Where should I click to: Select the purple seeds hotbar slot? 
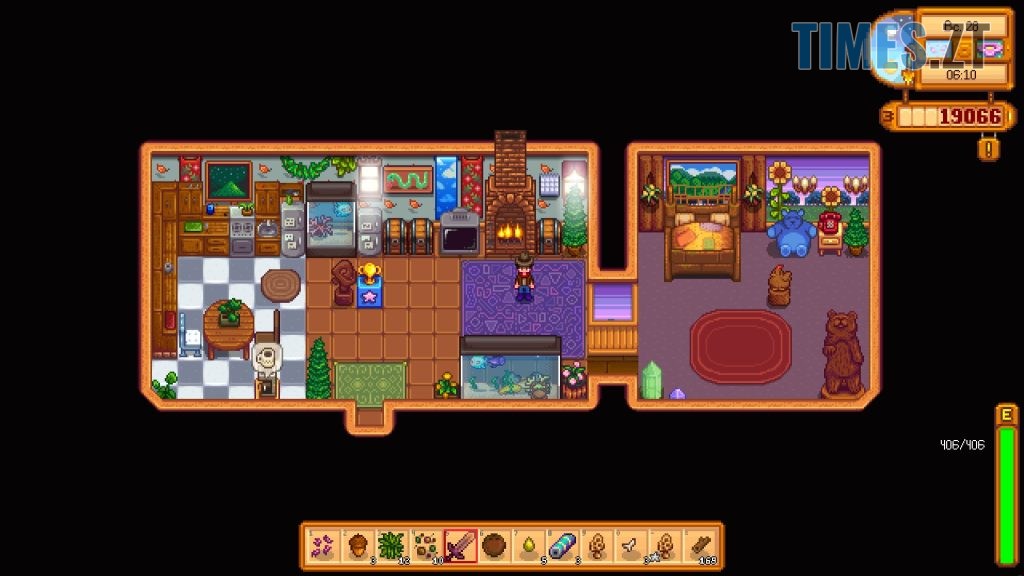(x=324, y=546)
